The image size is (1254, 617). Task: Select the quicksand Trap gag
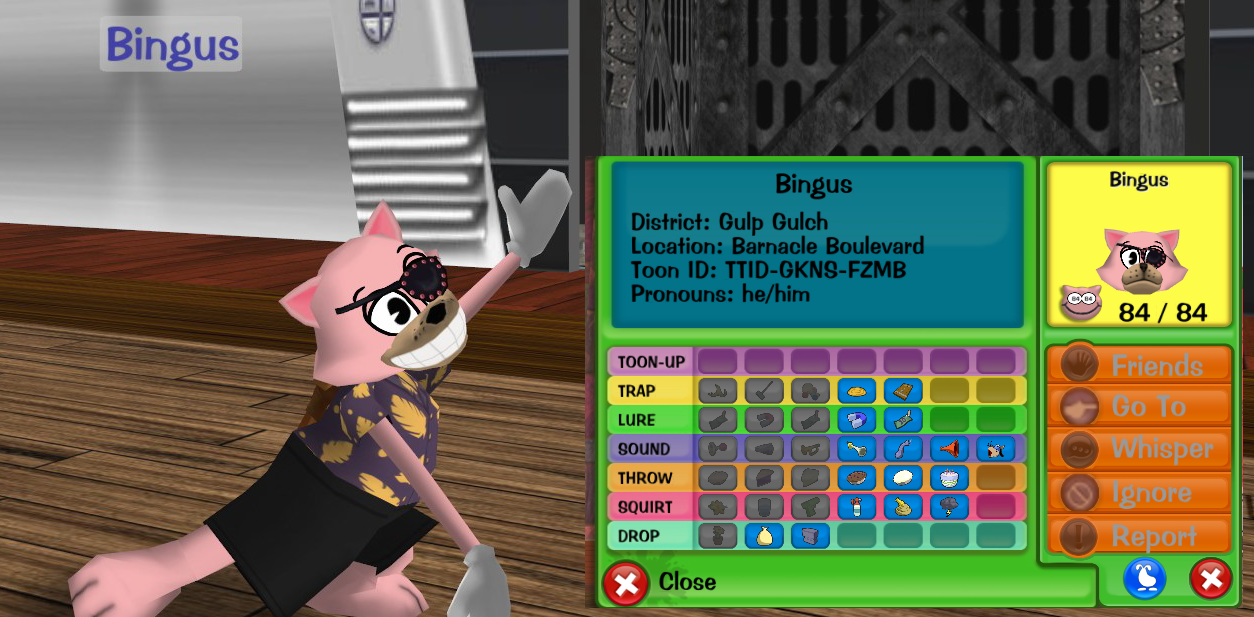point(856,391)
